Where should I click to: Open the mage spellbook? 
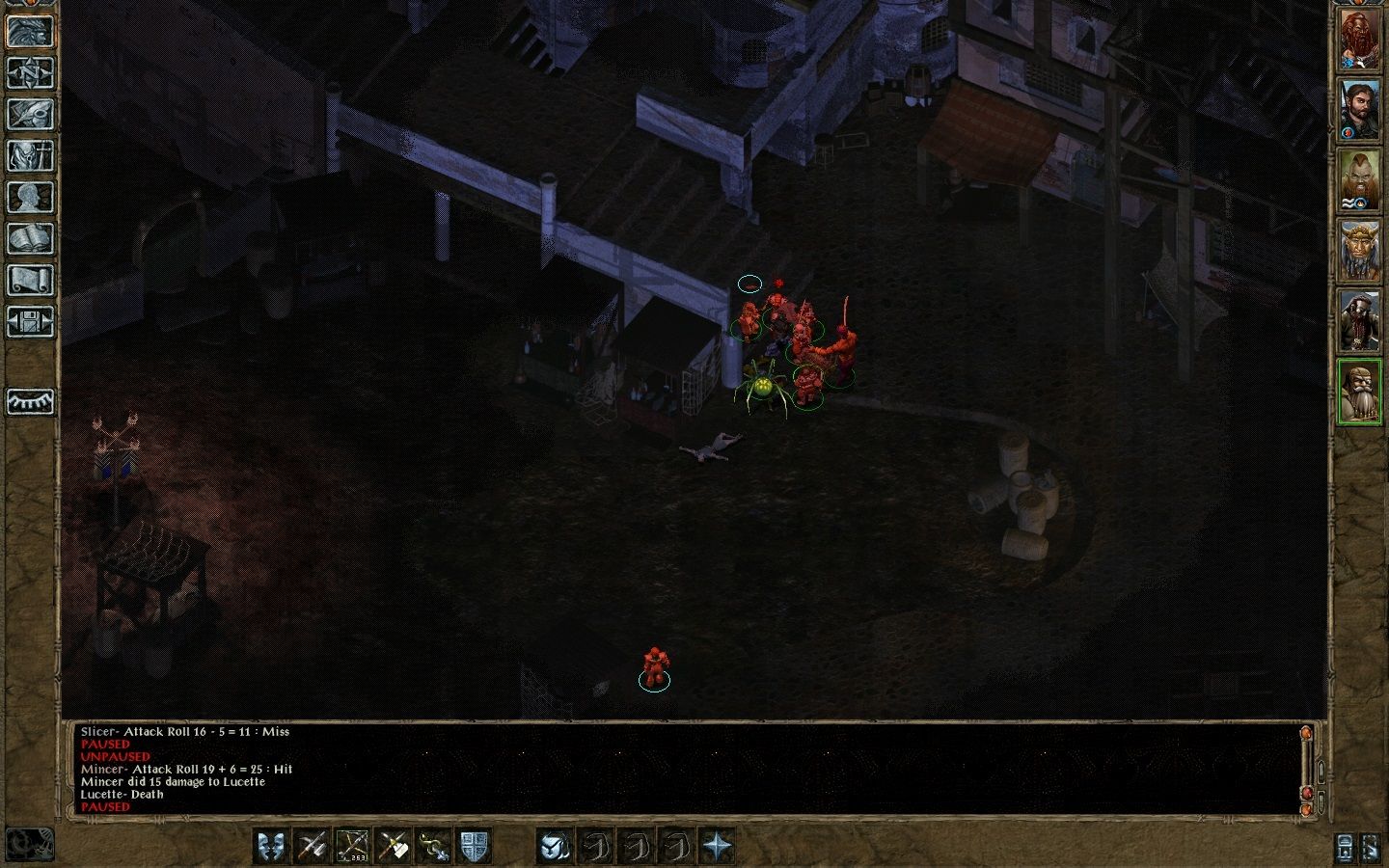pyautogui.click(x=30, y=238)
